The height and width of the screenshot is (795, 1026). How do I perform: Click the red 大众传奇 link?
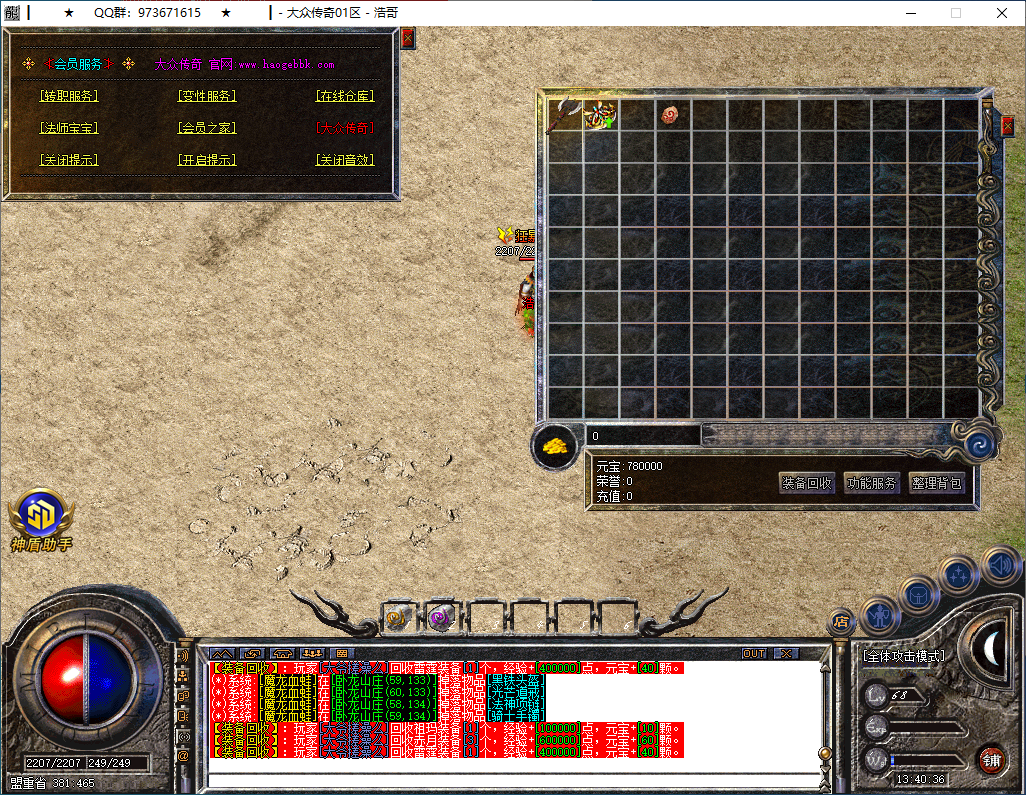(345, 128)
